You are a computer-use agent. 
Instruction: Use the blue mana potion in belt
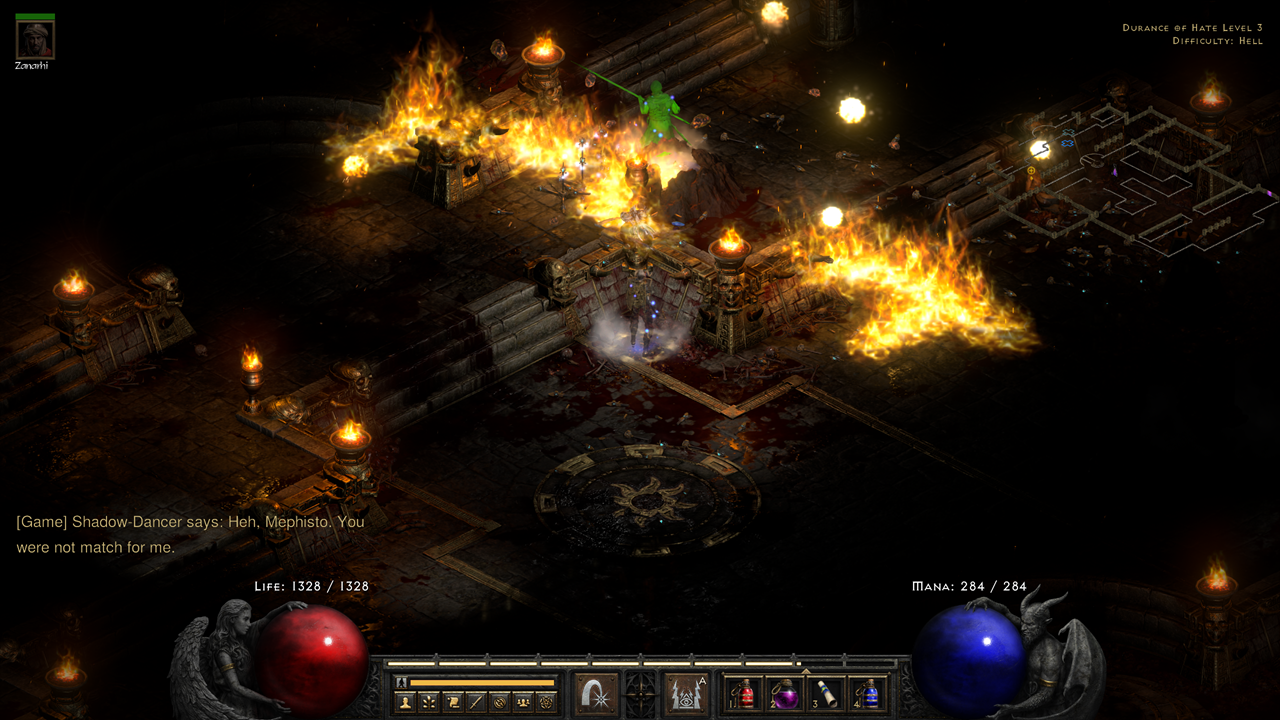(868, 694)
